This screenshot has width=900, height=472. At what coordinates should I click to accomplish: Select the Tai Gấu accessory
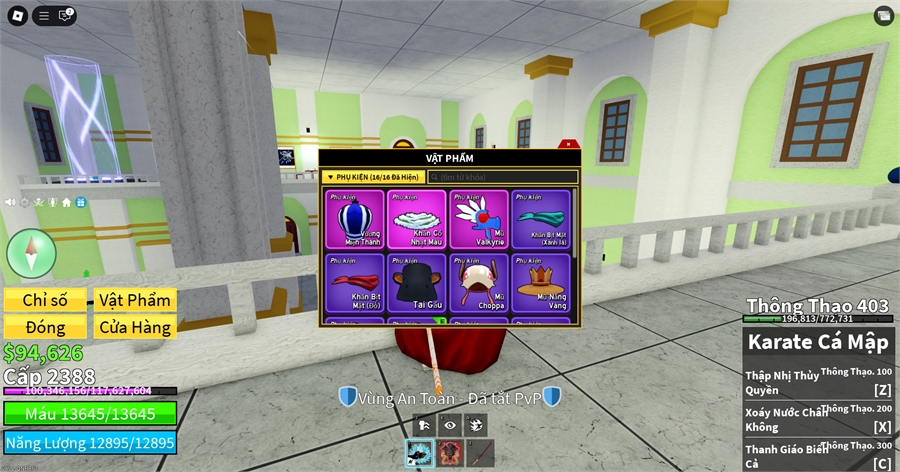tap(417, 283)
